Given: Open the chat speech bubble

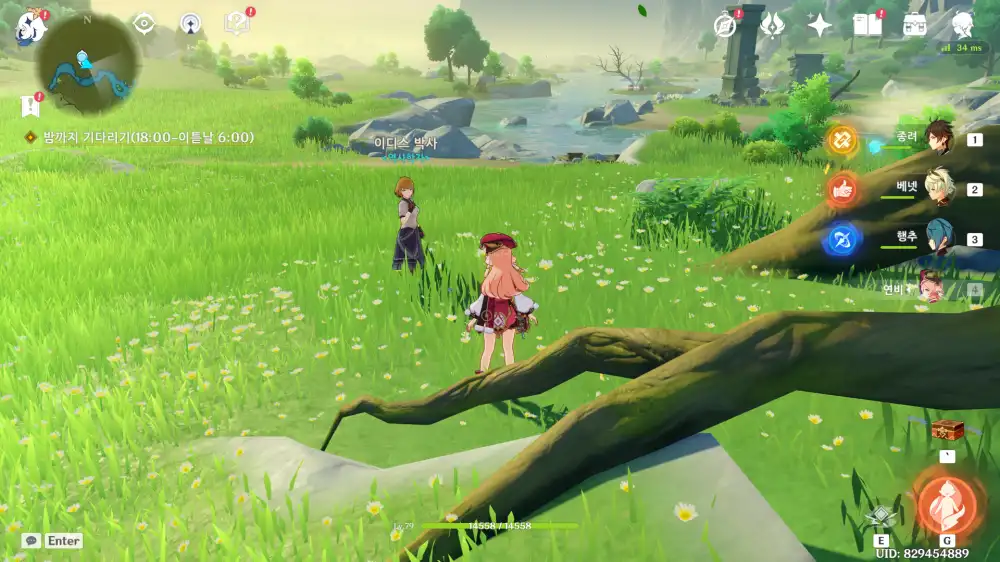Looking at the screenshot, I should pos(32,541).
